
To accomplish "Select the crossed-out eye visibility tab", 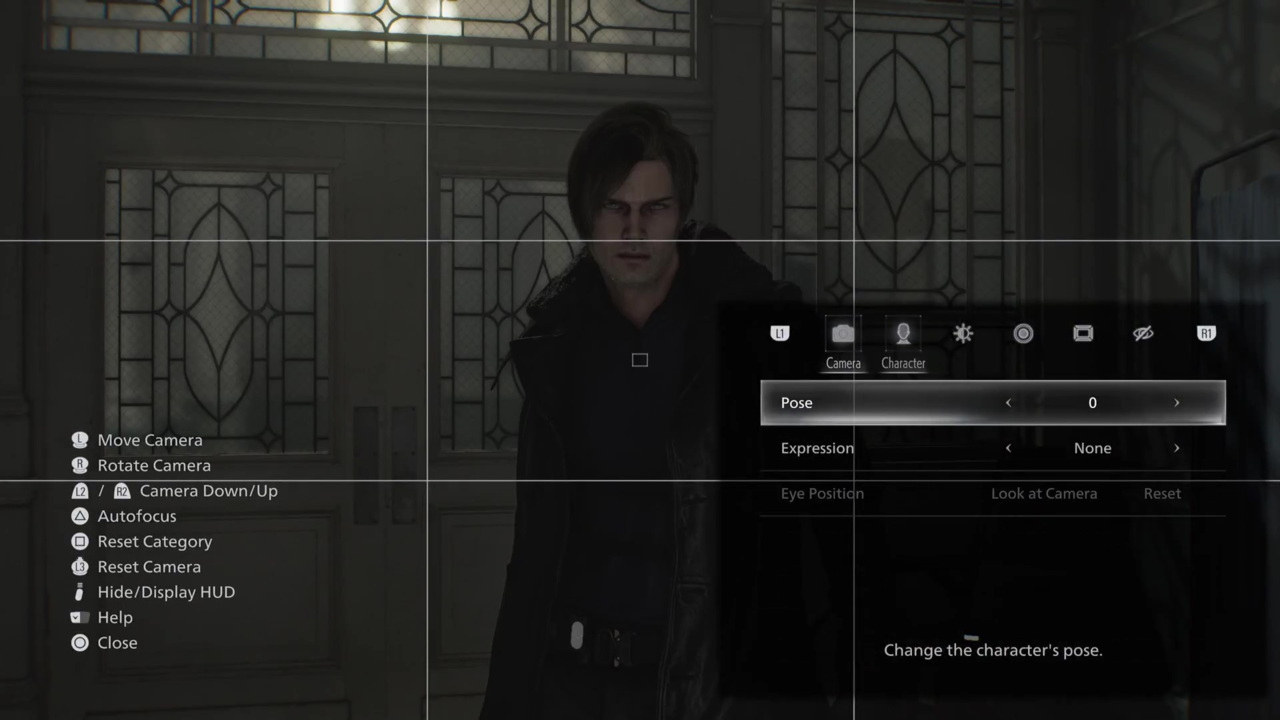I will click(1143, 334).
